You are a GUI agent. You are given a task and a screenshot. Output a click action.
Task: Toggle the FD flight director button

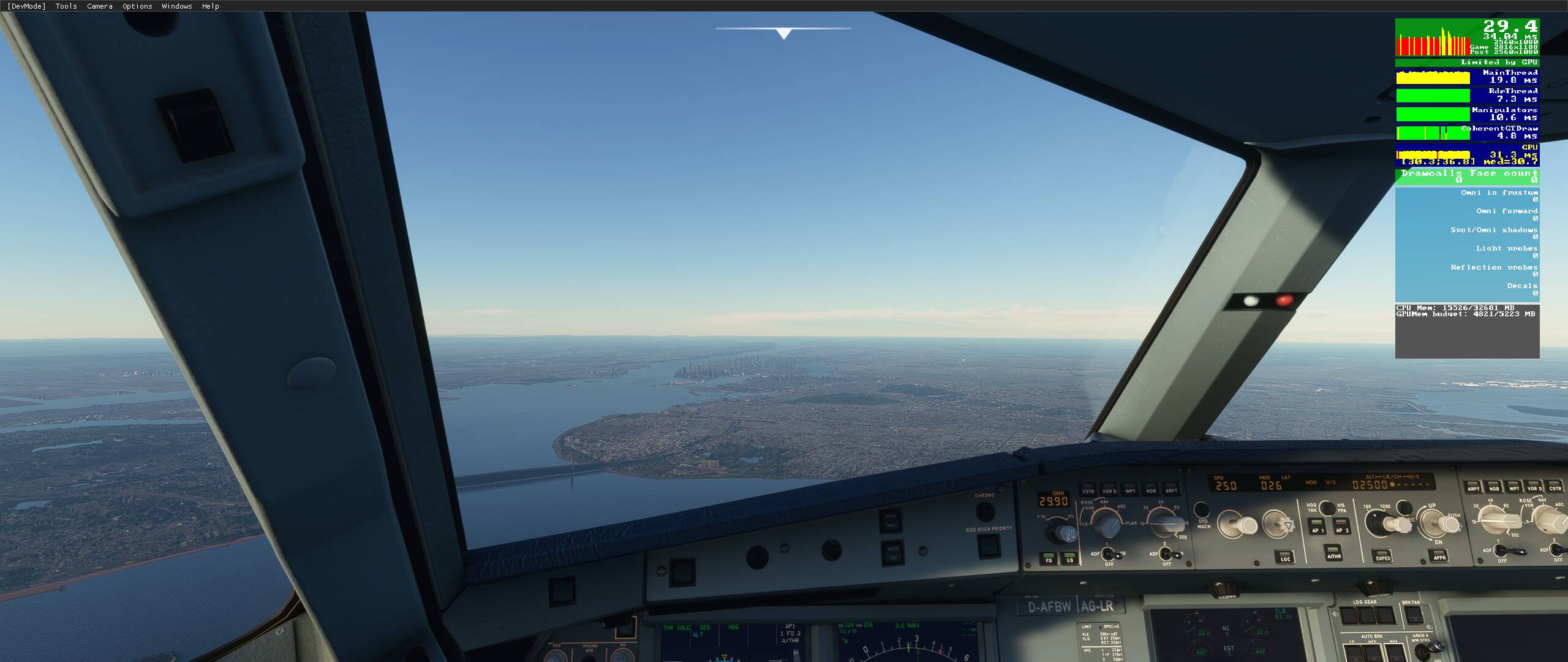(1049, 558)
